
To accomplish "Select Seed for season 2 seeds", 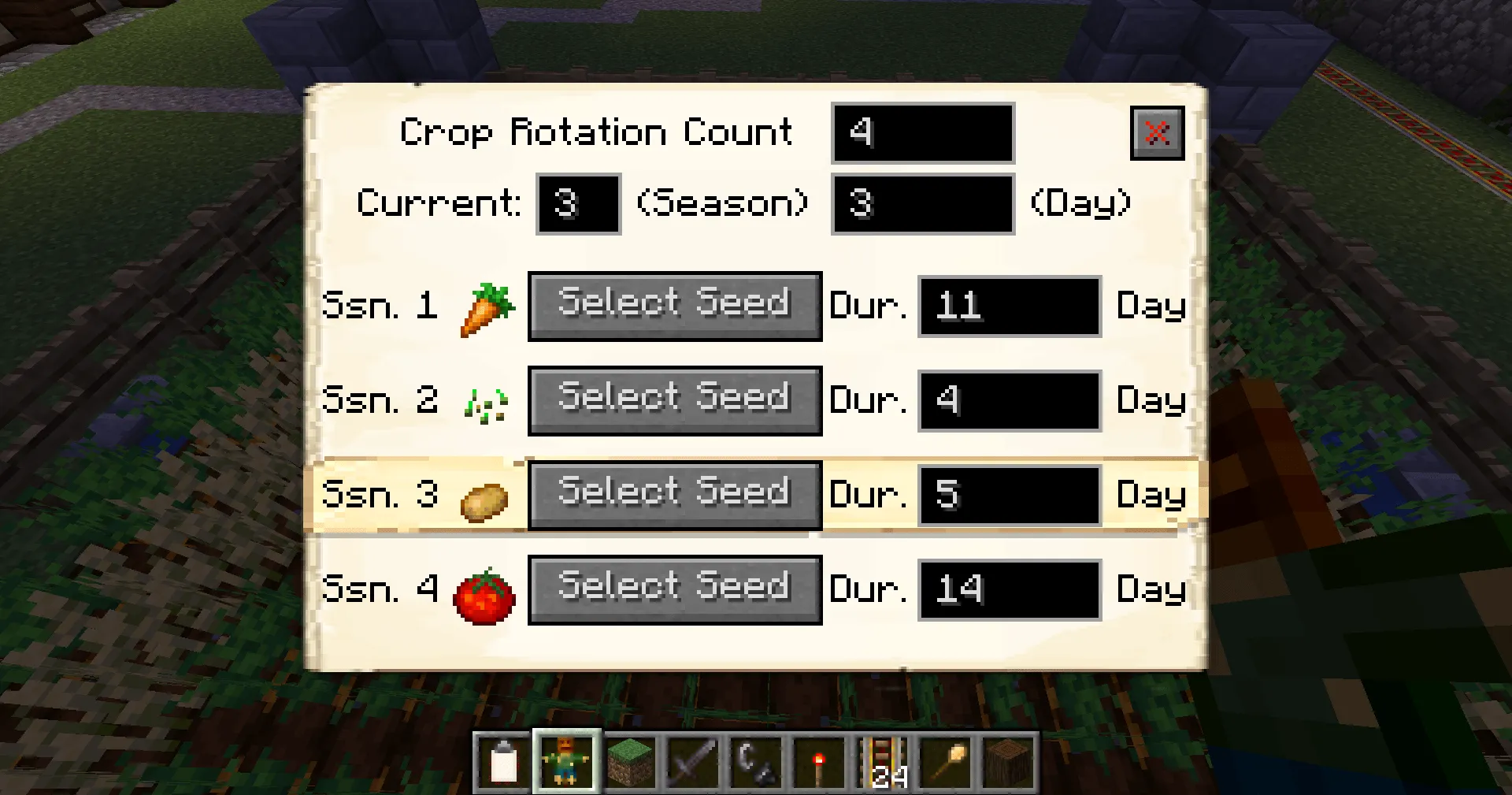I will click(675, 400).
